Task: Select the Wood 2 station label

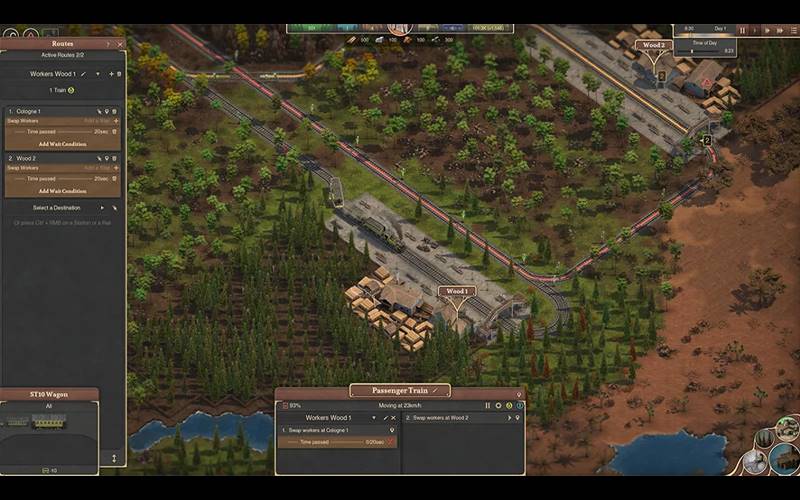Action: [x=654, y=45]
